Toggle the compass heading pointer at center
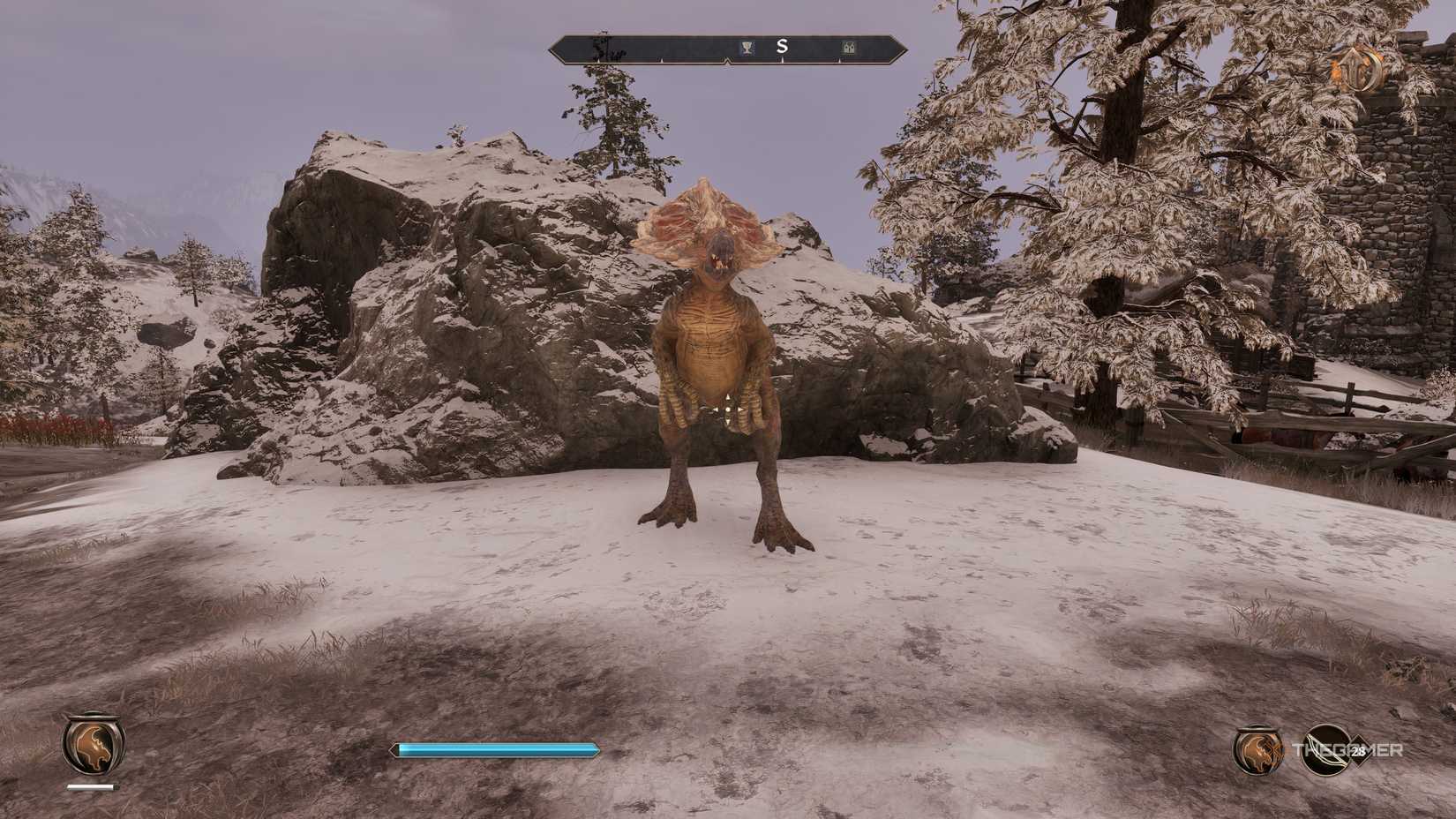This screenshot has height=819, width=1456. 727,60
